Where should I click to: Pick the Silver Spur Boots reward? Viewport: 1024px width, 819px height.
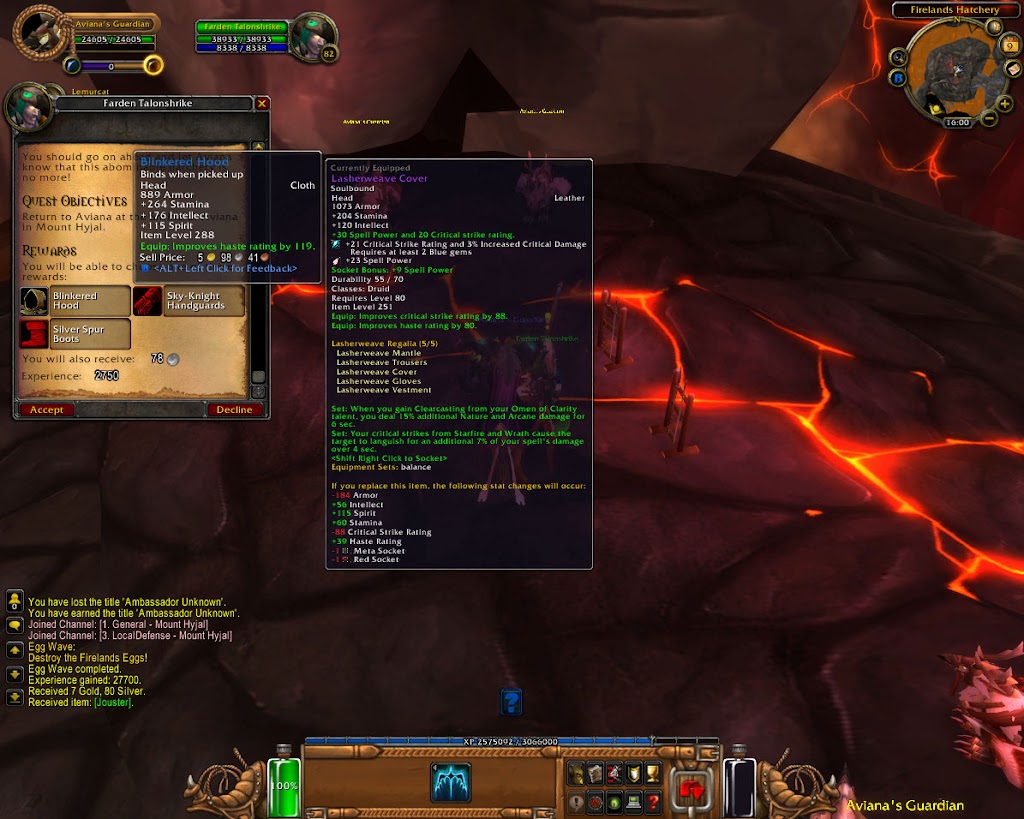(76, 334)
